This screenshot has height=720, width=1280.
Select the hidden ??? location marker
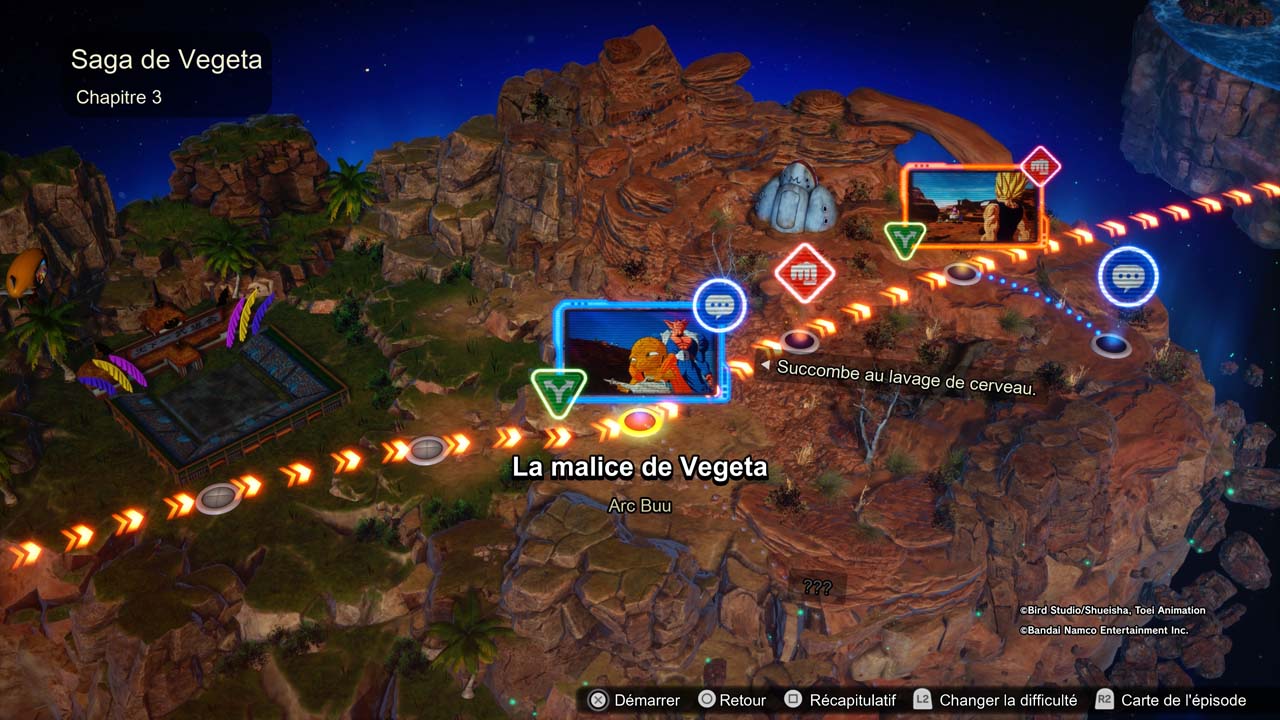point(817,588)
